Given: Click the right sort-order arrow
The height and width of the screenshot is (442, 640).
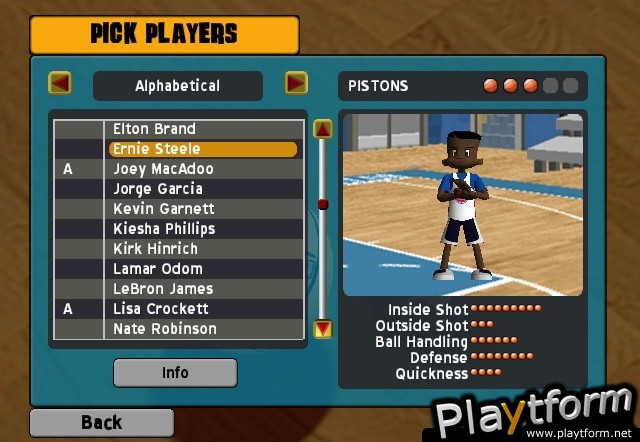Looking at the screenshot, I should 296,83.
